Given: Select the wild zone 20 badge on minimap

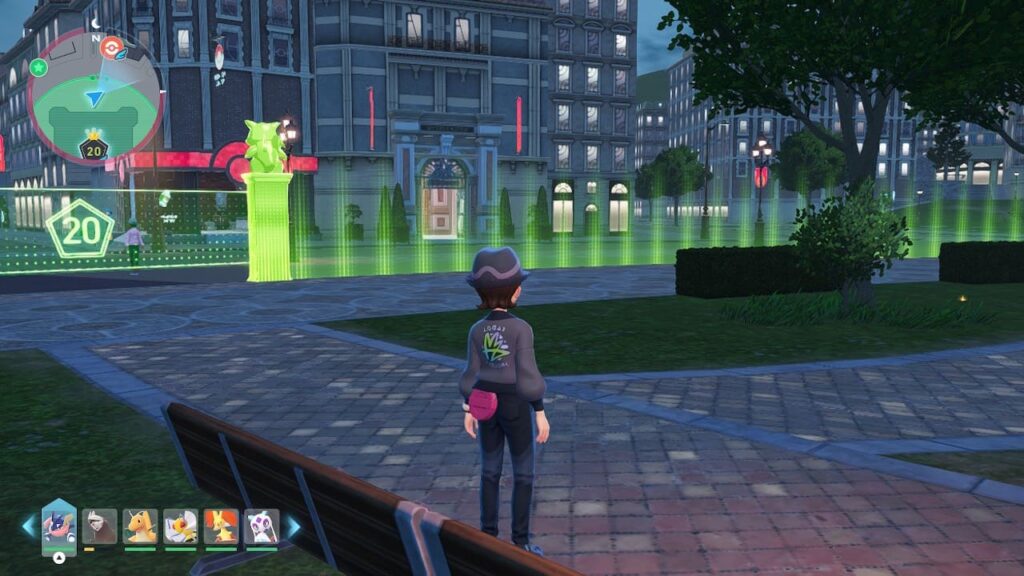Looking at the screenshot, I should click(x=94, y=149).
